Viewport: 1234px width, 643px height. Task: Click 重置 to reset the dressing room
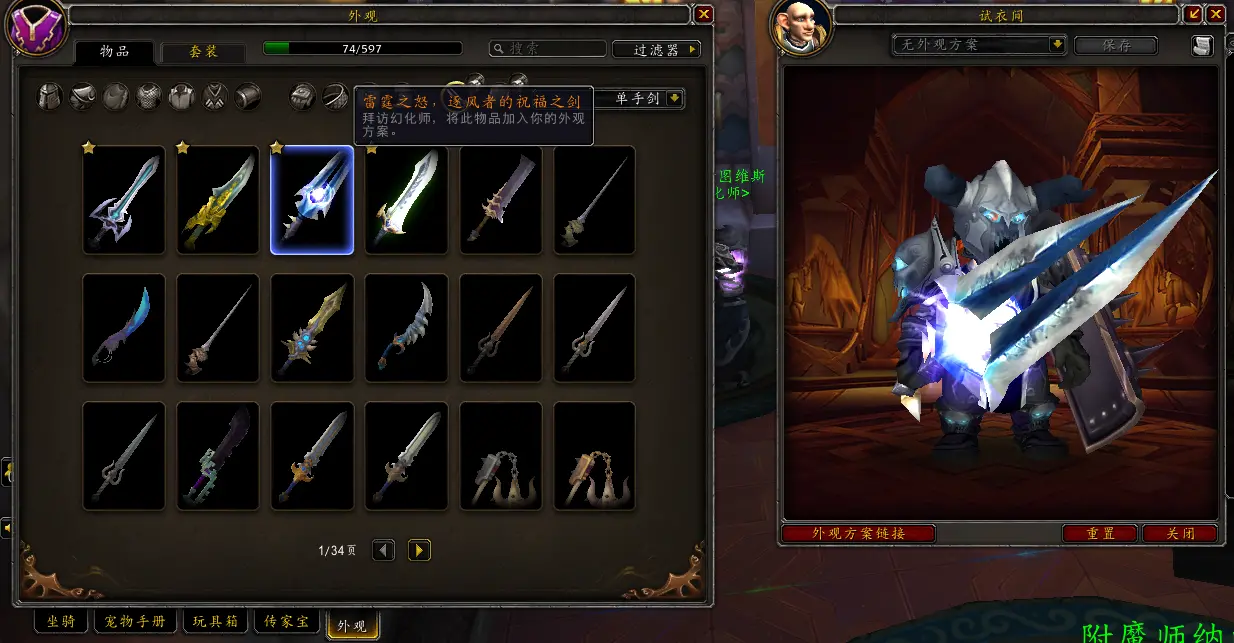[x=1100, y=534]
